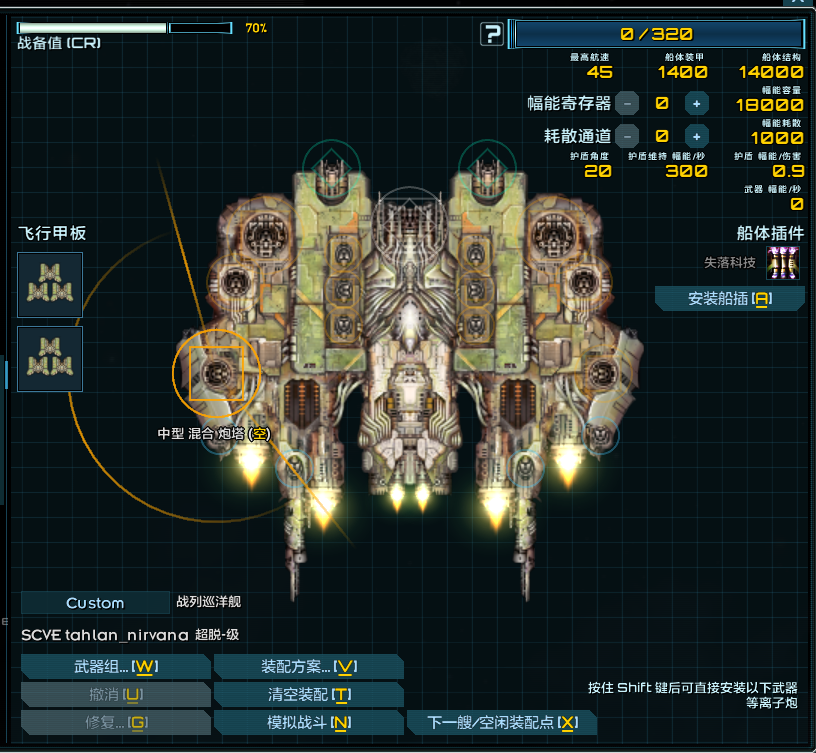Screen dimensions: 816x753
Task: Select the 失落科技 hullmod icon
Action: click(782, 263)
